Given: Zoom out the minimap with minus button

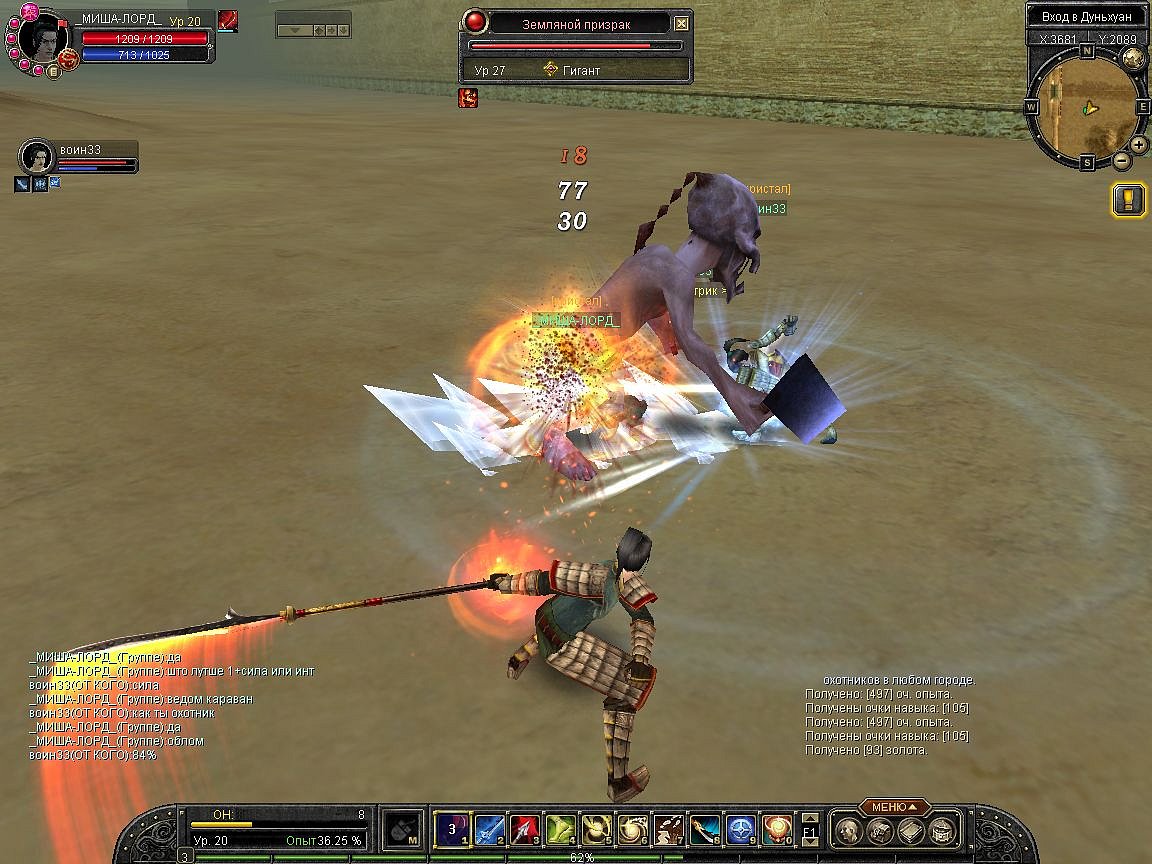Looking at the screenshot, I should point(1122,160).
